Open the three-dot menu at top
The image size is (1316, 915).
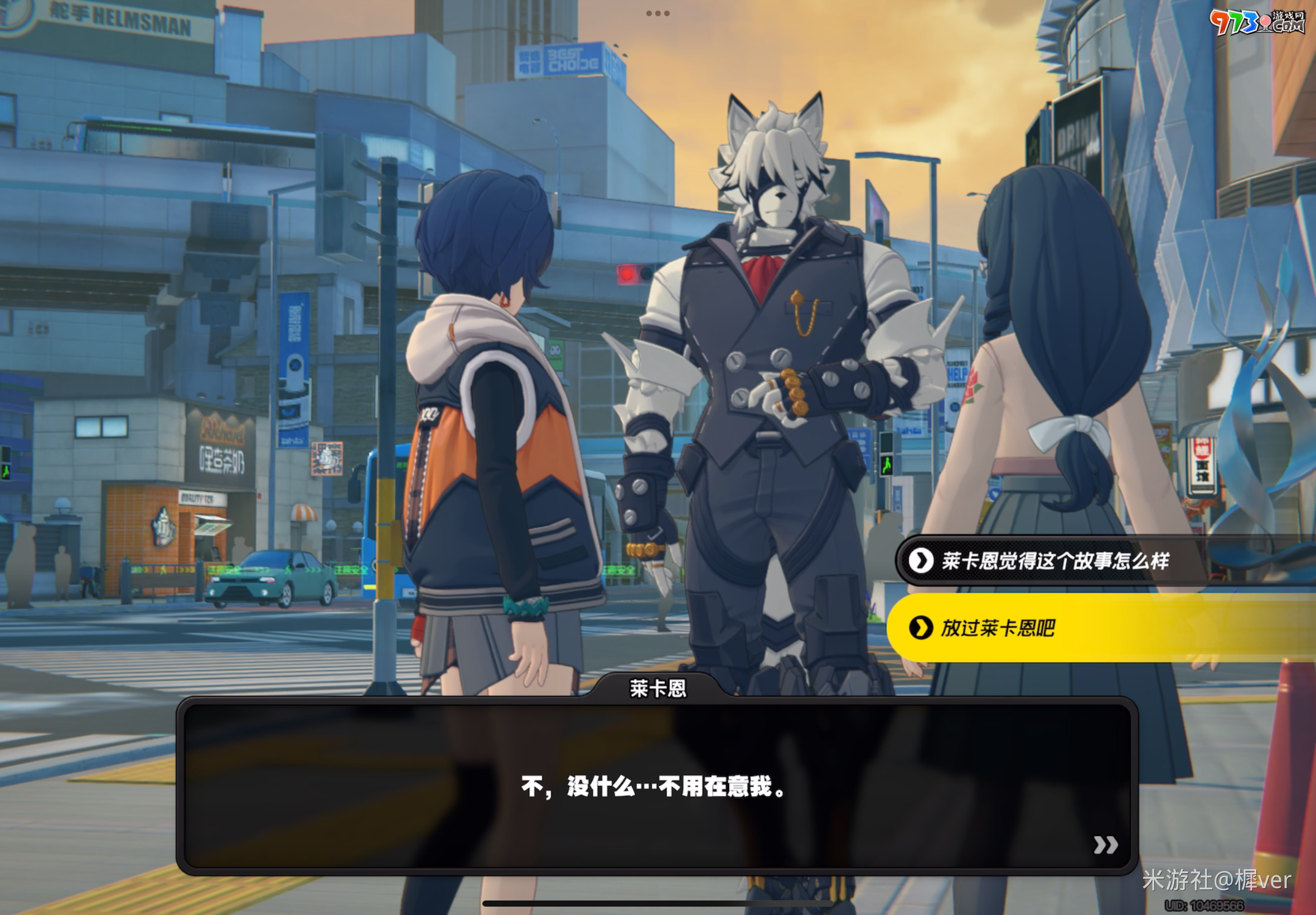[x=657, y=13]
